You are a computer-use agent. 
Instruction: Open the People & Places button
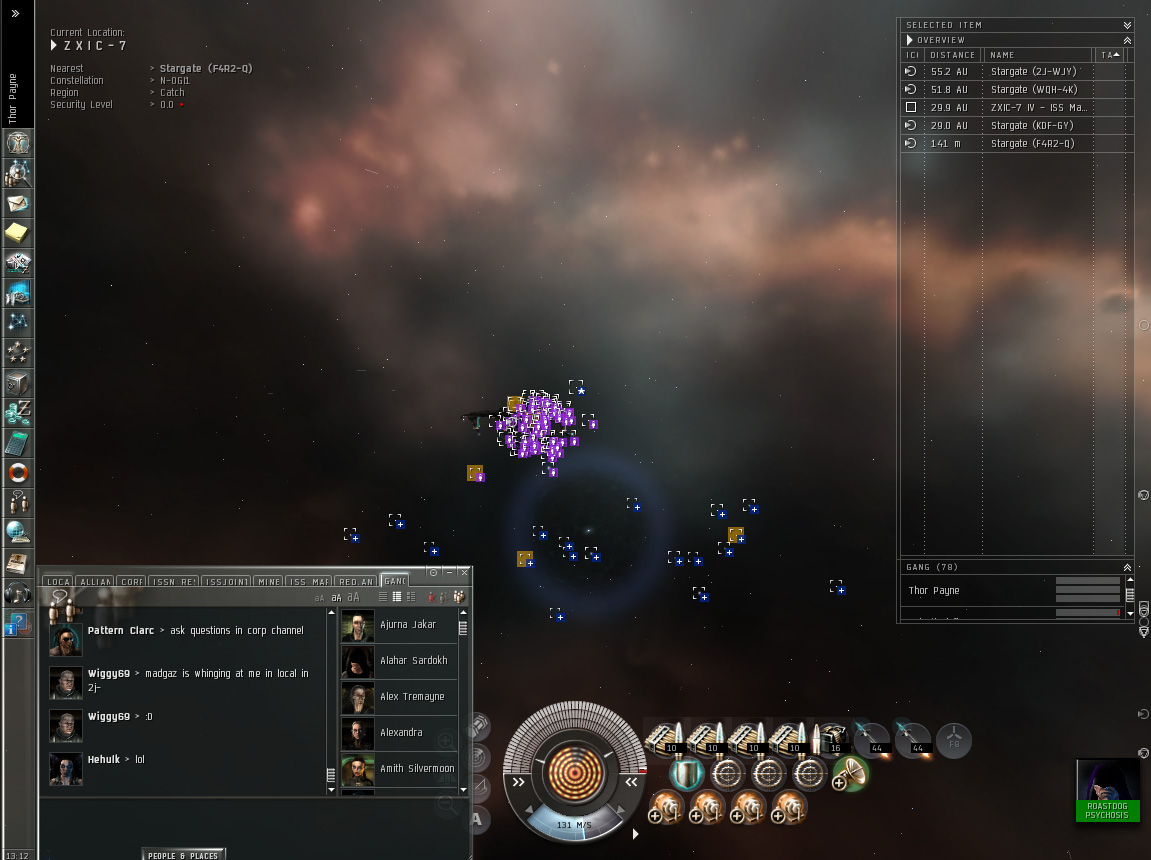tap(183, 855)
